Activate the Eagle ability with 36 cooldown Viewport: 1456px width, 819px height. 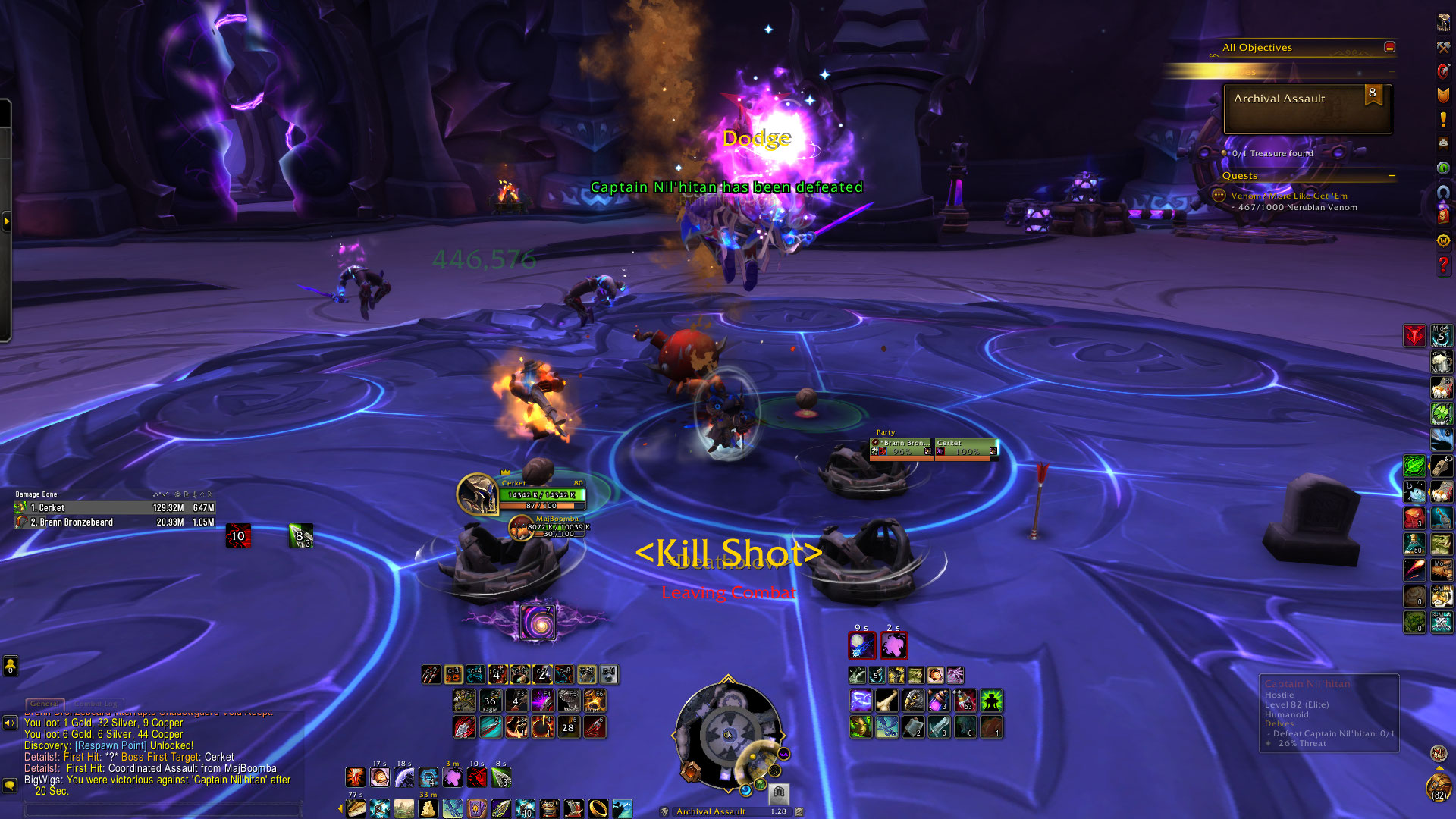tap(490, 701)
